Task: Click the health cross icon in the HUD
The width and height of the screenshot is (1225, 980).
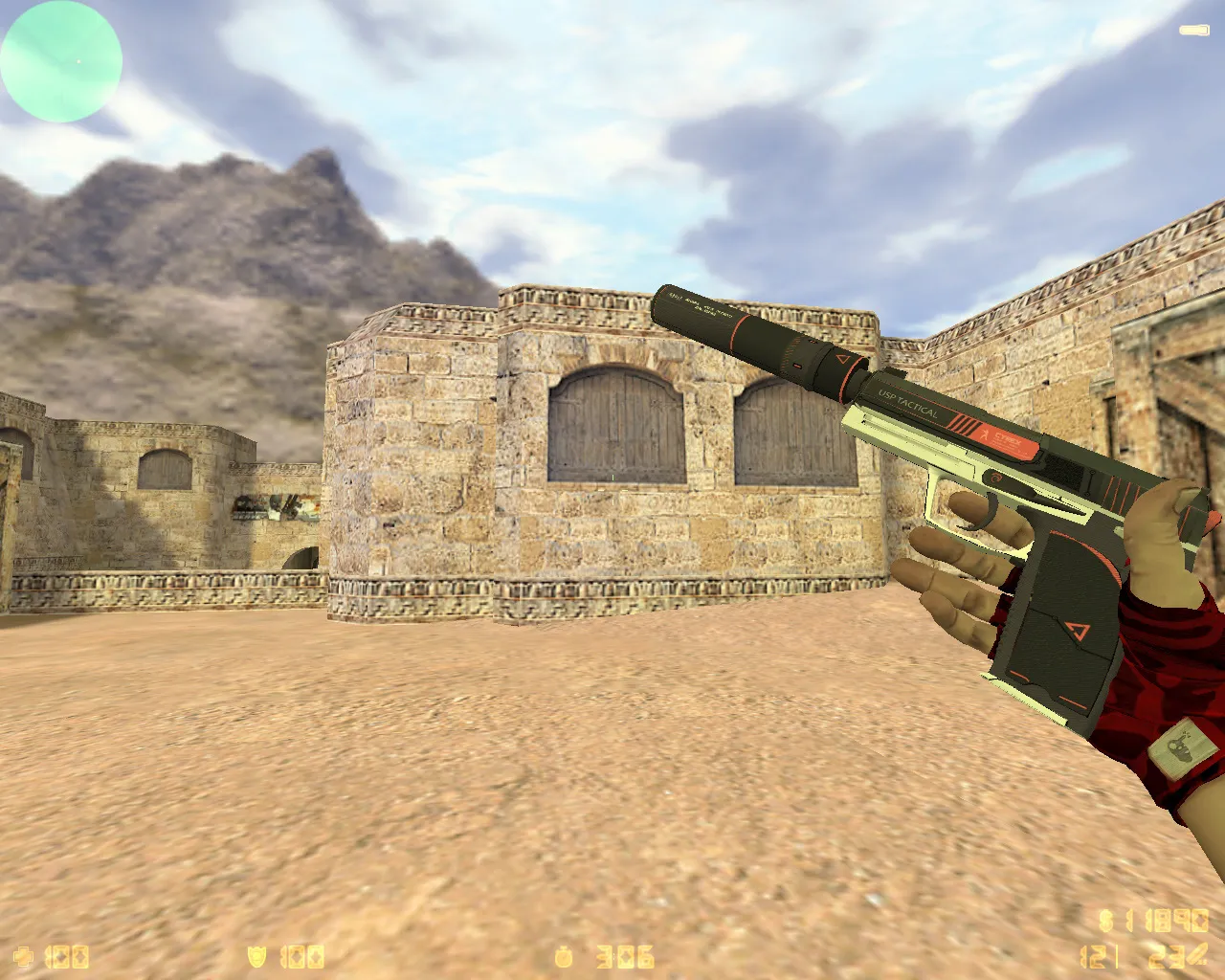Action: point(21,955)
